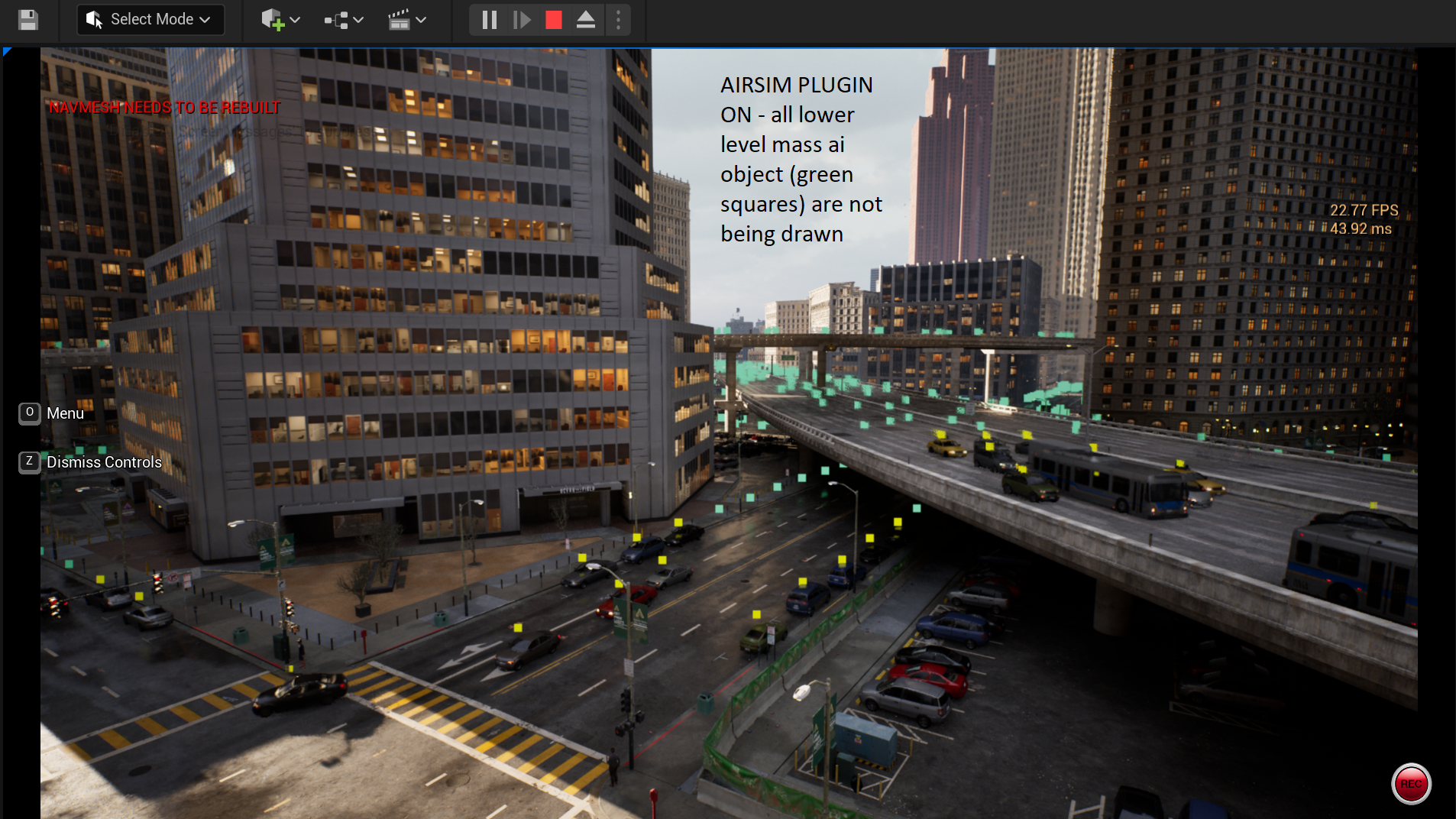This screenshot has width=1456, height=819.
Task: Pause the running simulation
Action: coord(490,20)
